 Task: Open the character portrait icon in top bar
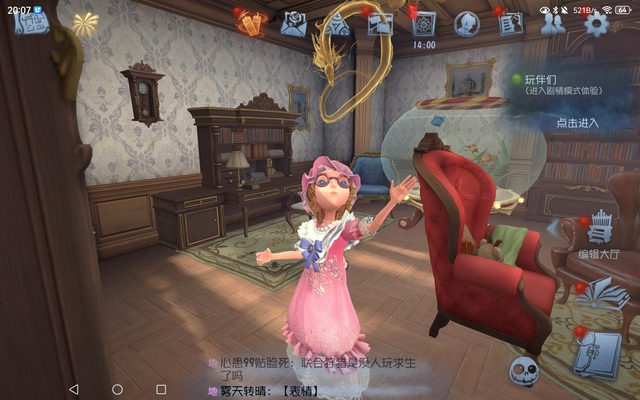tap(466, 23)
